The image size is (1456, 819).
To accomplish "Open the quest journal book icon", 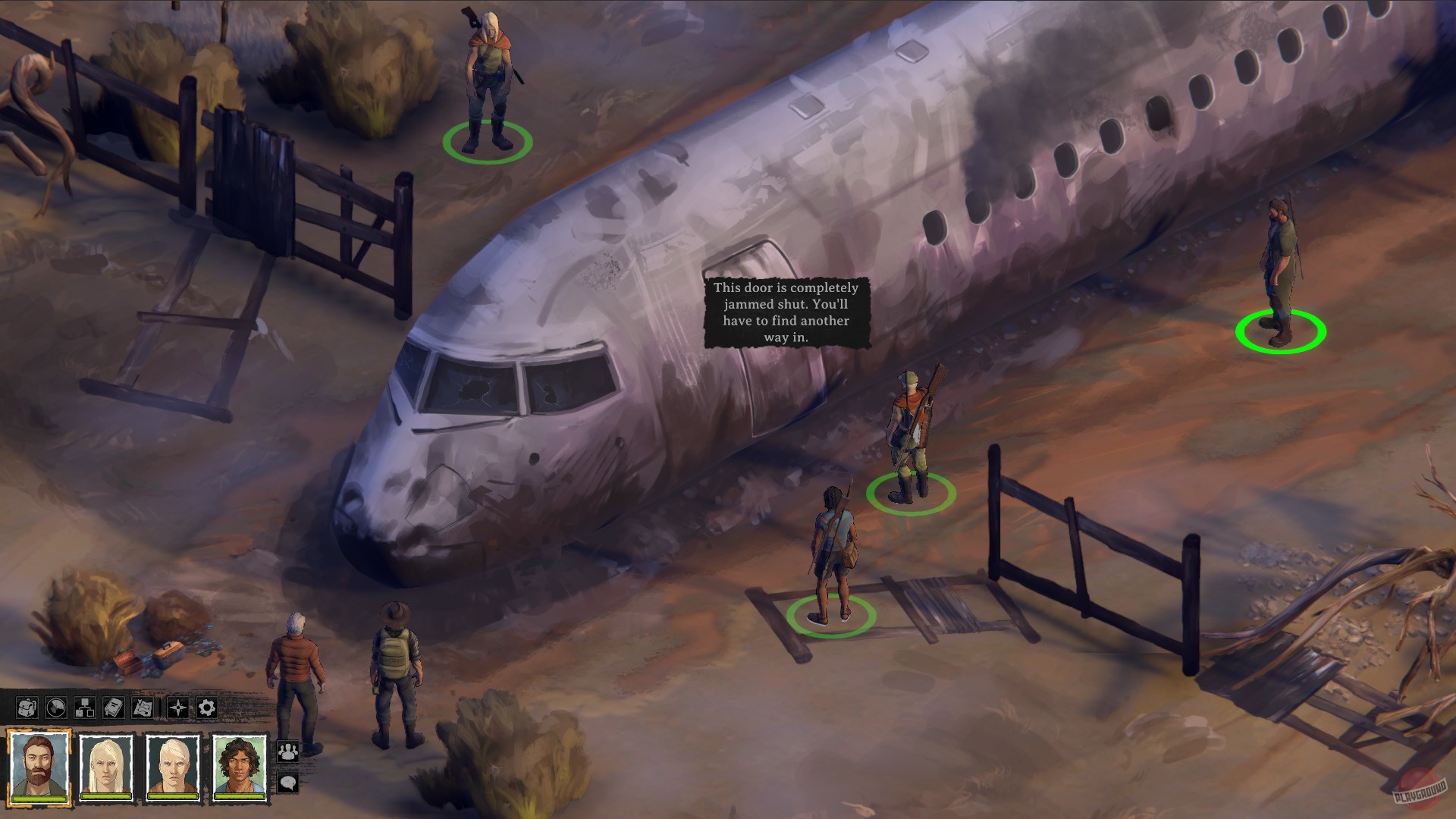I will [x=113, y=708].
